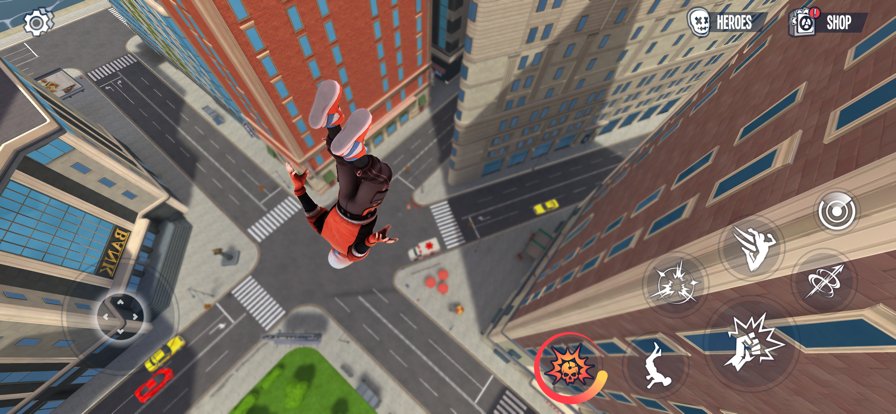896x414 pixels.
Task: Open the Shop
Action: click(x=829, y=21)
